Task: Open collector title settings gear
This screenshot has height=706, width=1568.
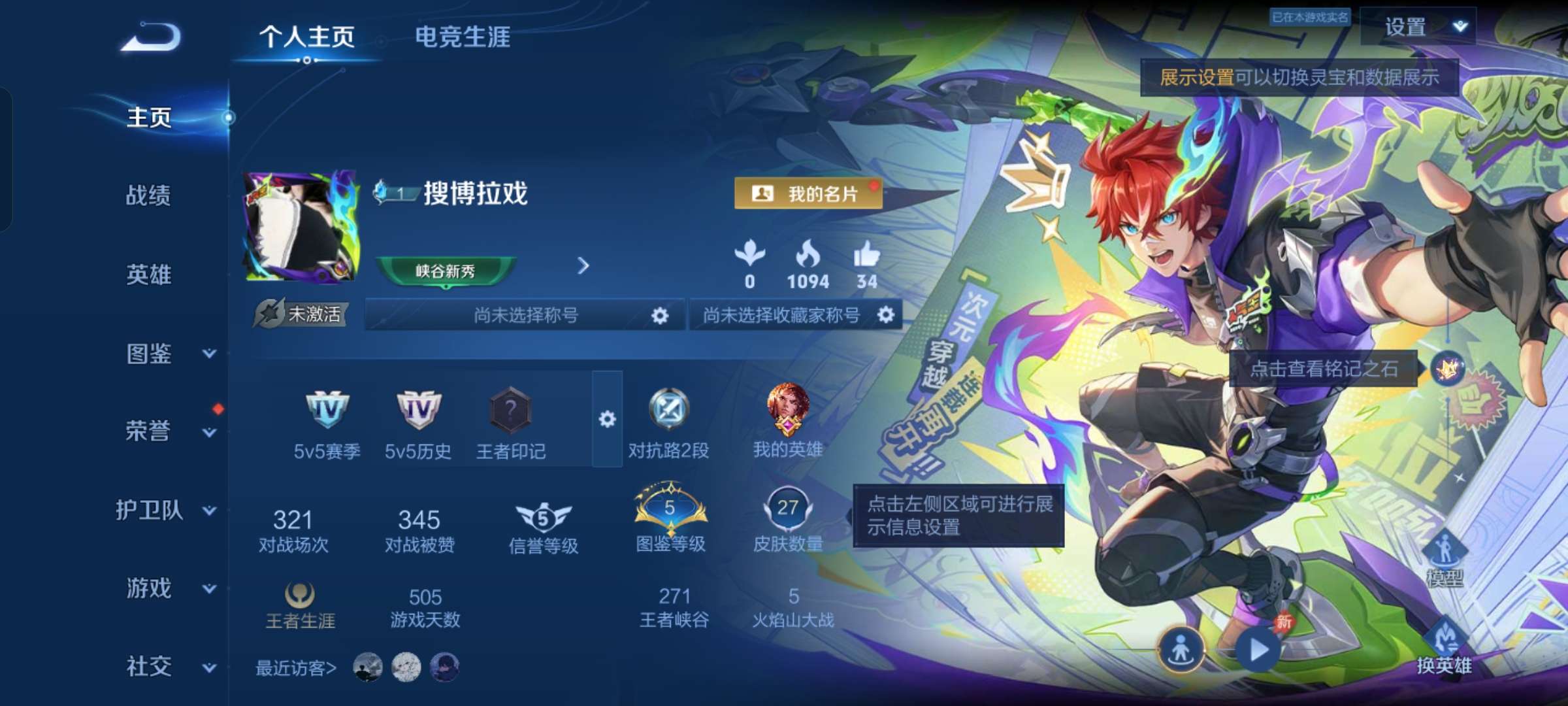Action: tap(887, 315)
